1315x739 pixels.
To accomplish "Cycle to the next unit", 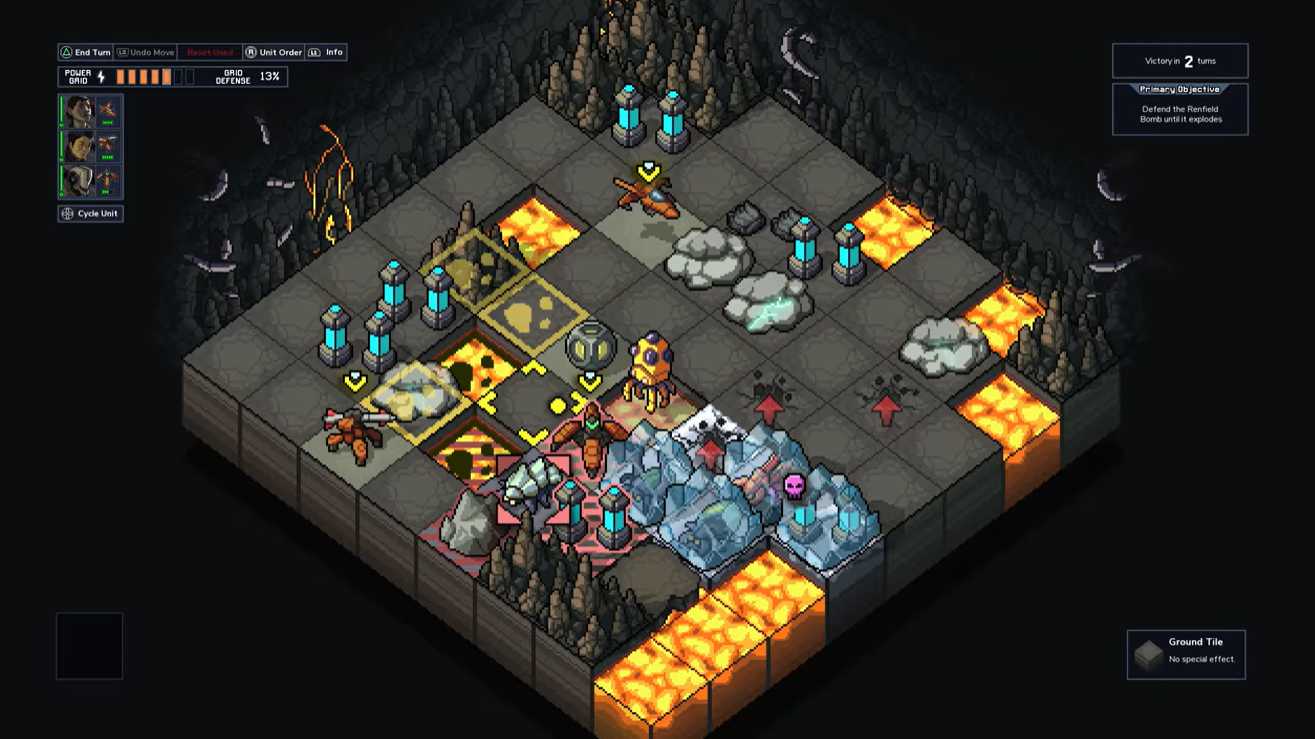I will tap(90, 213).
